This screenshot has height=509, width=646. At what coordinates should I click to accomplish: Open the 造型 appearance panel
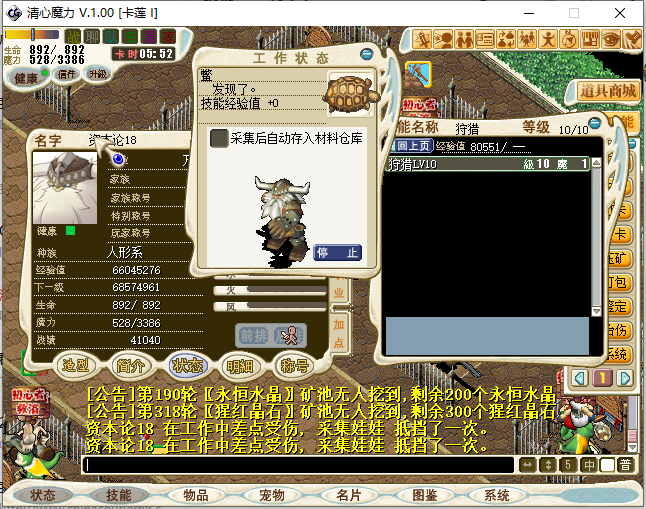click(77, 364)
